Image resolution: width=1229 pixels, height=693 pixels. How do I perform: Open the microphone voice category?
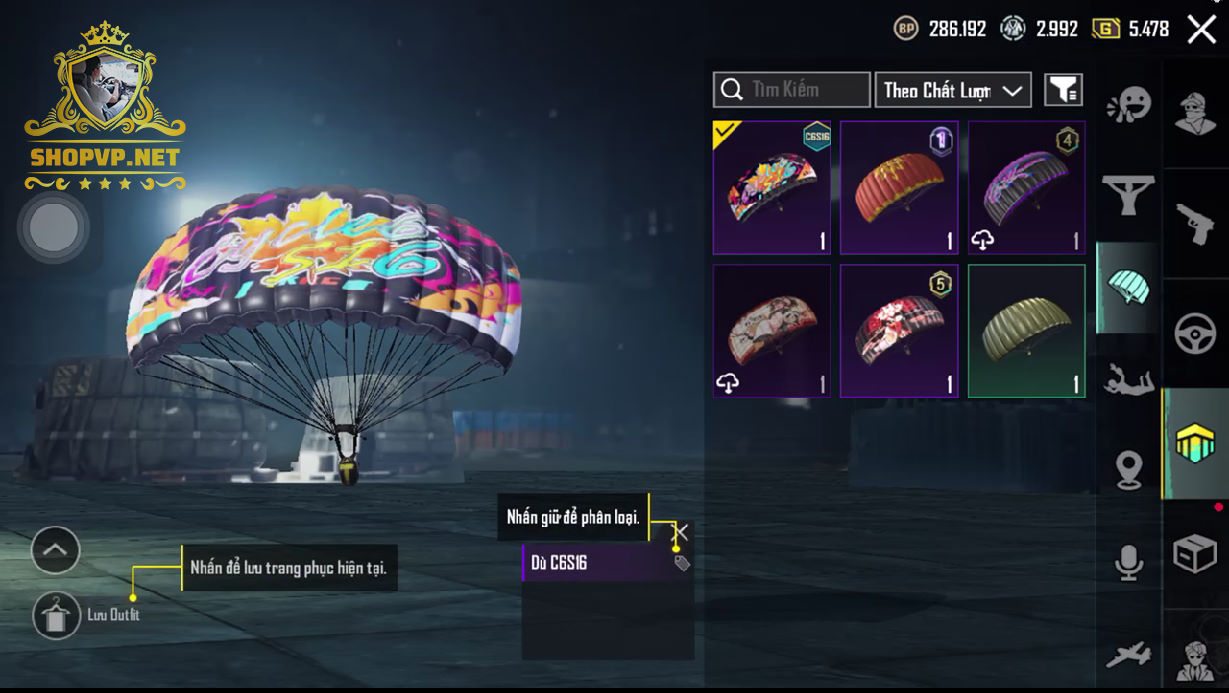(1129, 563)
